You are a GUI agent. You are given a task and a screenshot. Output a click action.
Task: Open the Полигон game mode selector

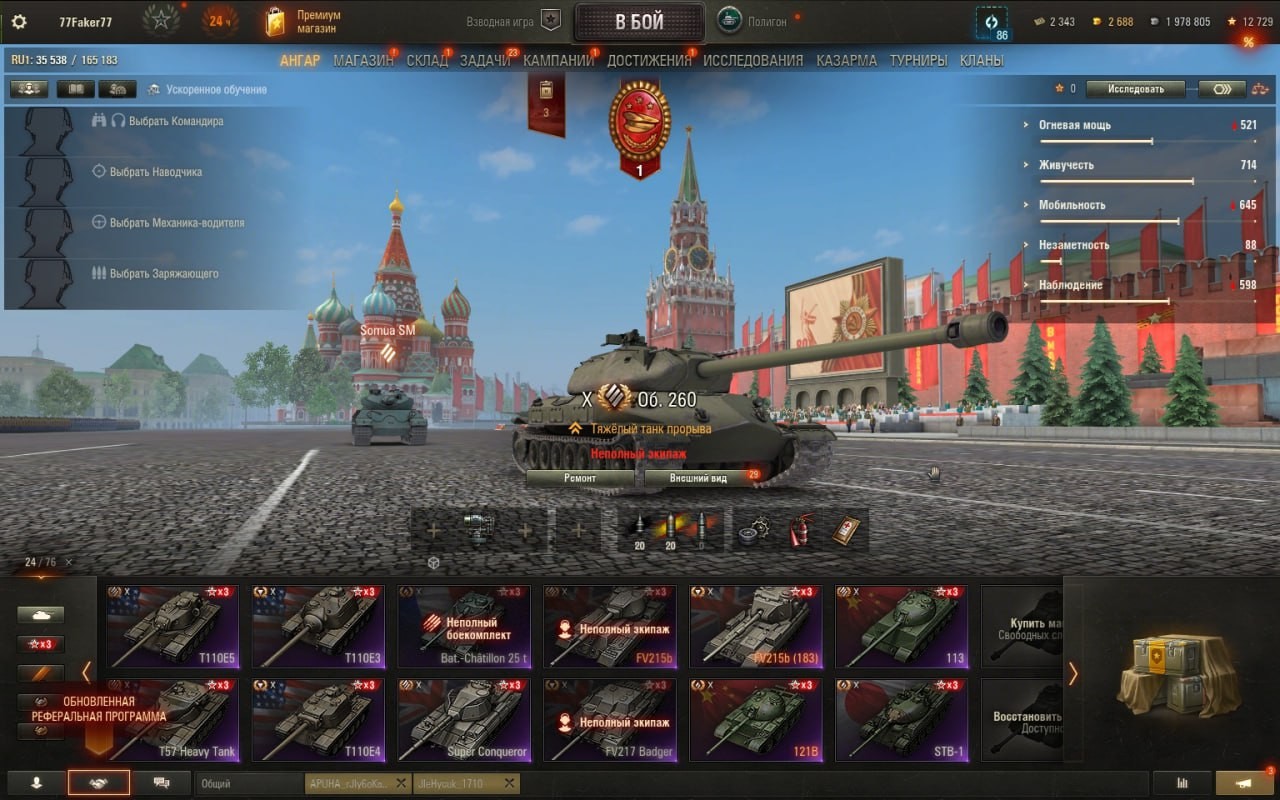pyautogui.click(x=765, y=21)
